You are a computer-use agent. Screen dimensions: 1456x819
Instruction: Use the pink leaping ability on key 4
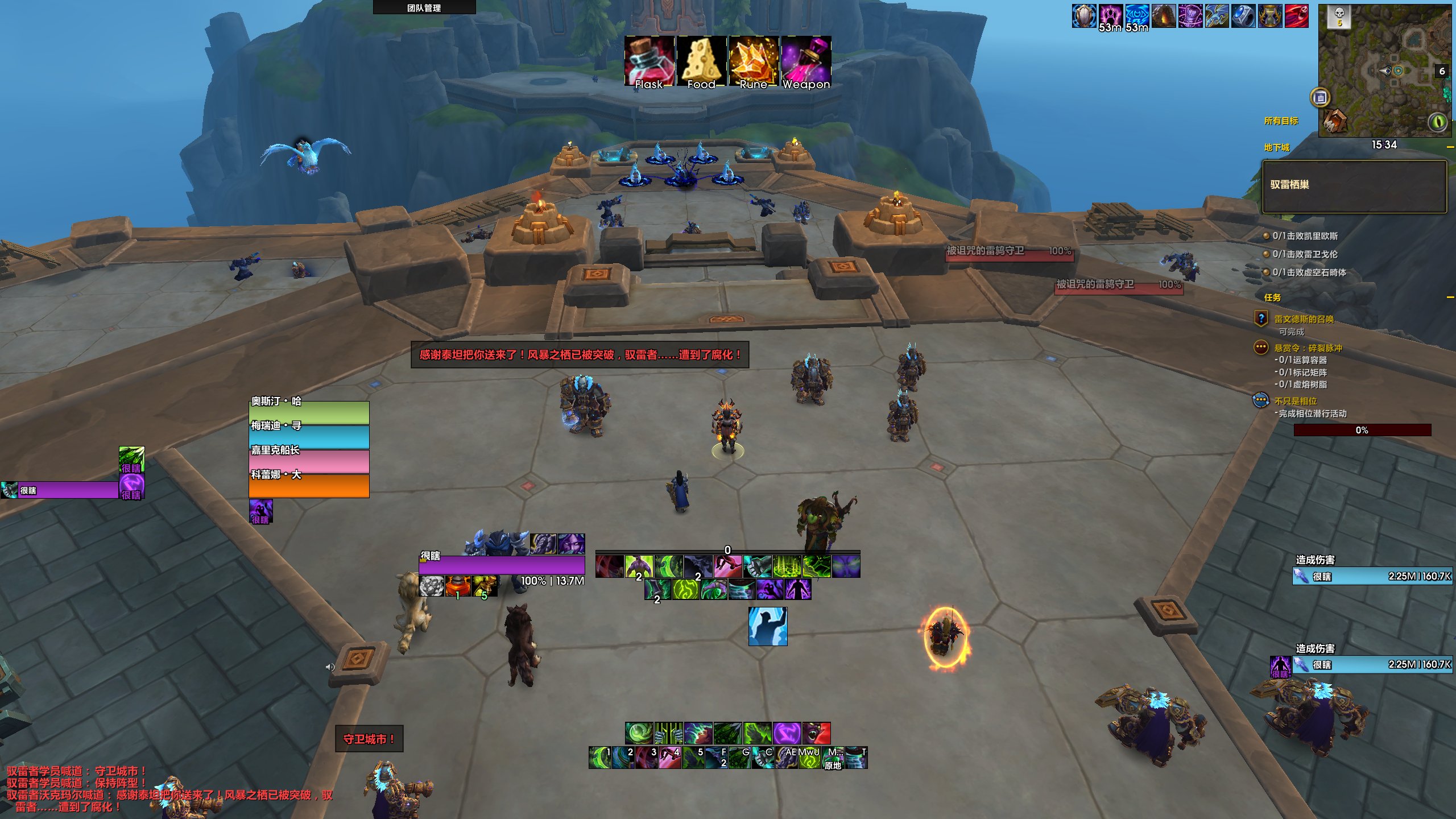click(669, 758)
